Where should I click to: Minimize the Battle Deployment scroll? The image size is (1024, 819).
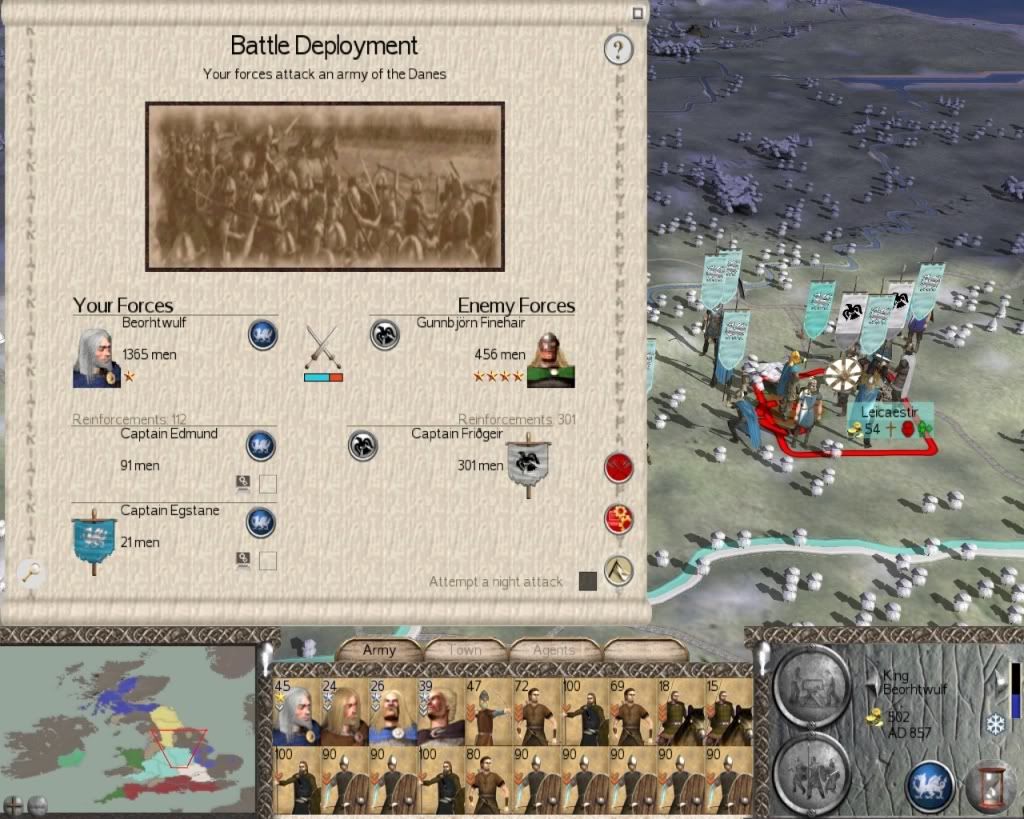637,13
